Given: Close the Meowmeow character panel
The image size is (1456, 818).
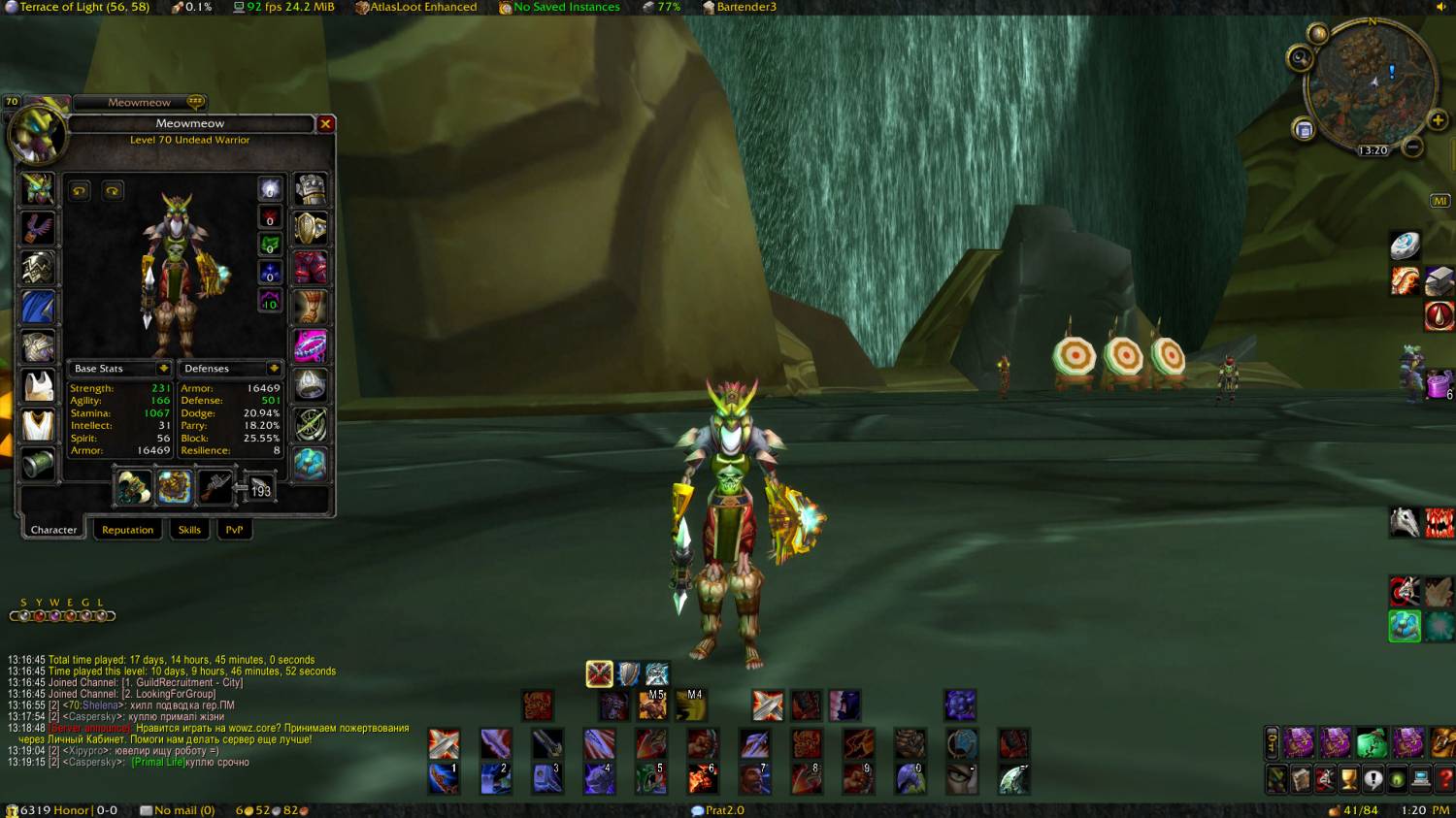Looking at the screenshot, I should tap(326, 124).
